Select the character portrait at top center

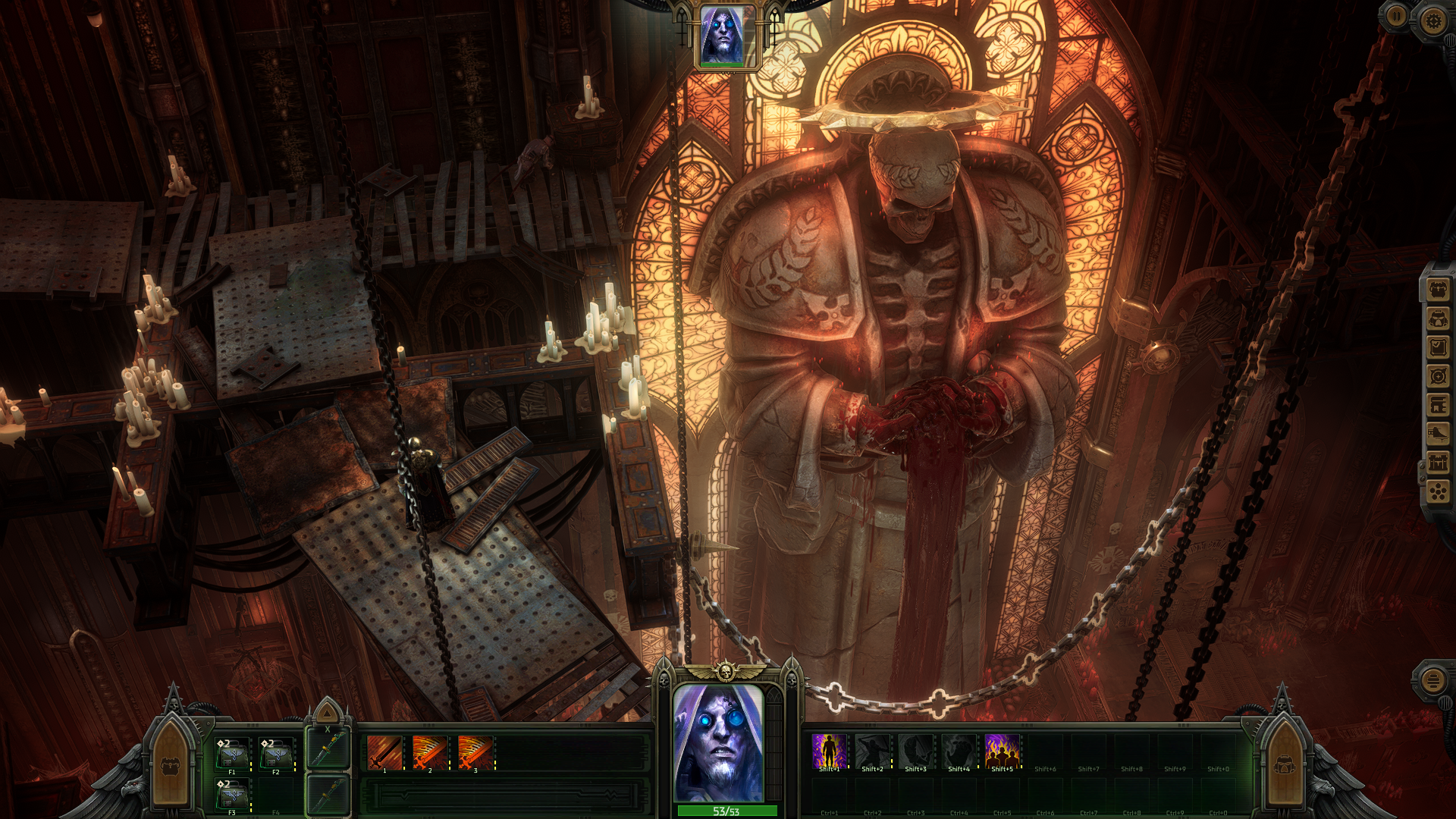721,36
